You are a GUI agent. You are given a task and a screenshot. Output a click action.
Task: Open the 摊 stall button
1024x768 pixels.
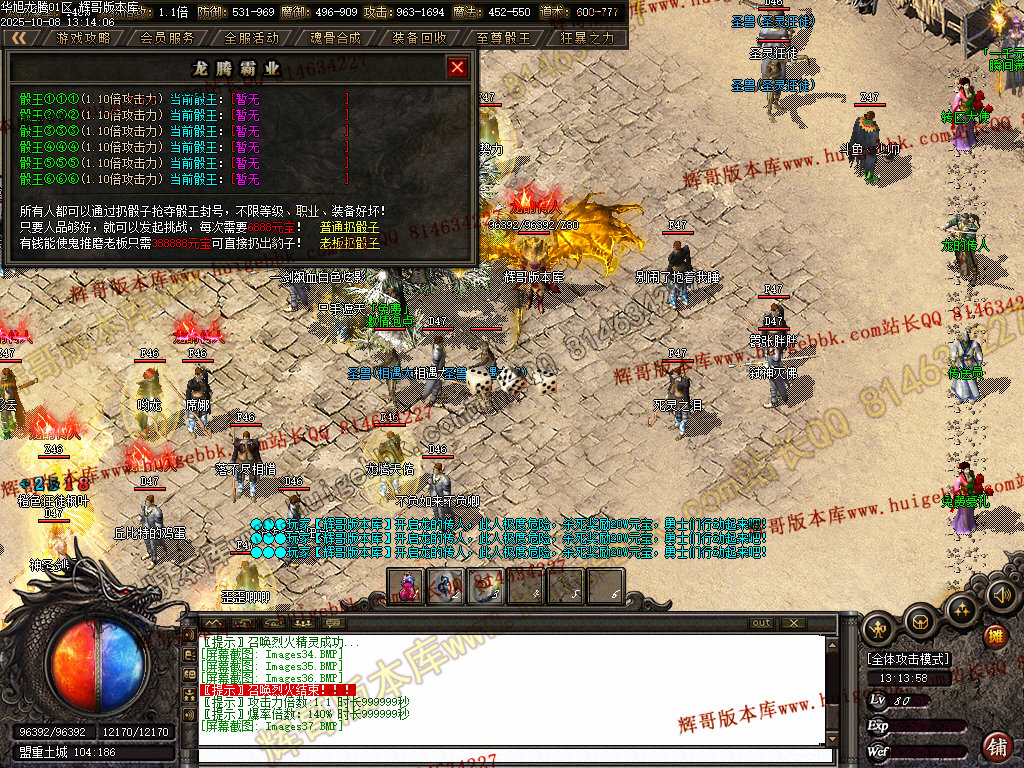pyautogui.click(x=995, y=636)
